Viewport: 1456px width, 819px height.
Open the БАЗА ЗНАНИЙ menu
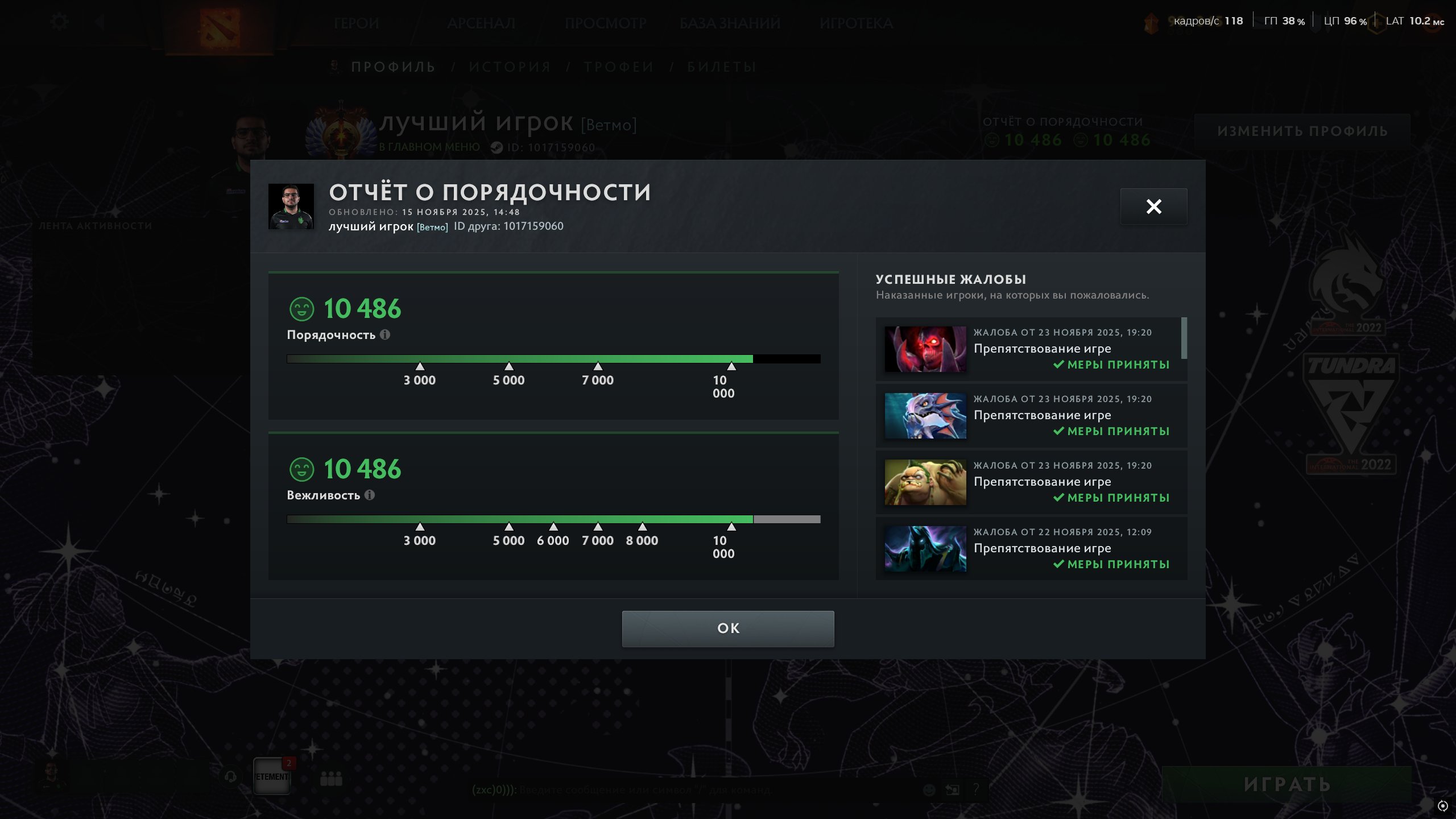[x=730, y=23]
